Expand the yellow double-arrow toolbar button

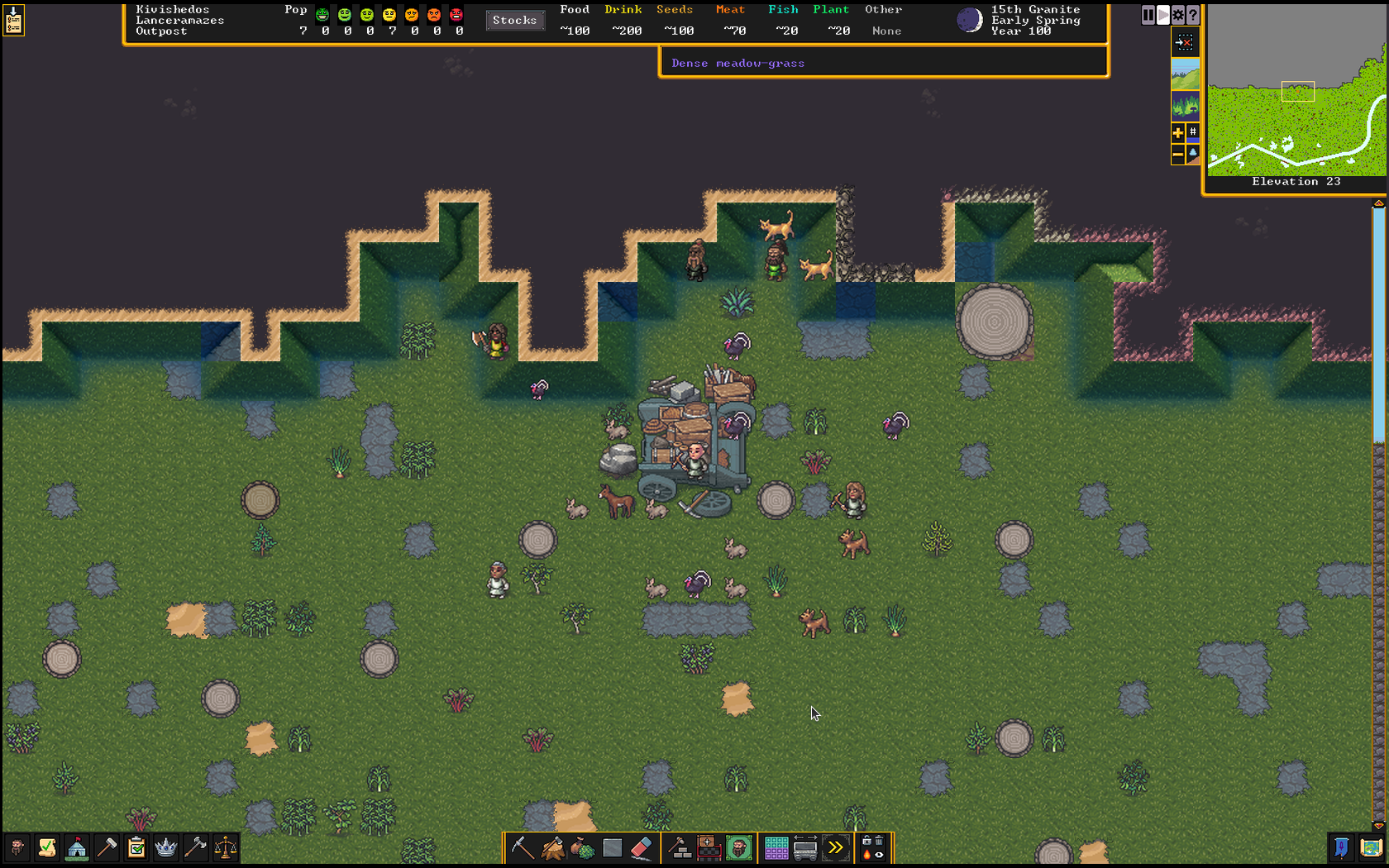point(836,848)
